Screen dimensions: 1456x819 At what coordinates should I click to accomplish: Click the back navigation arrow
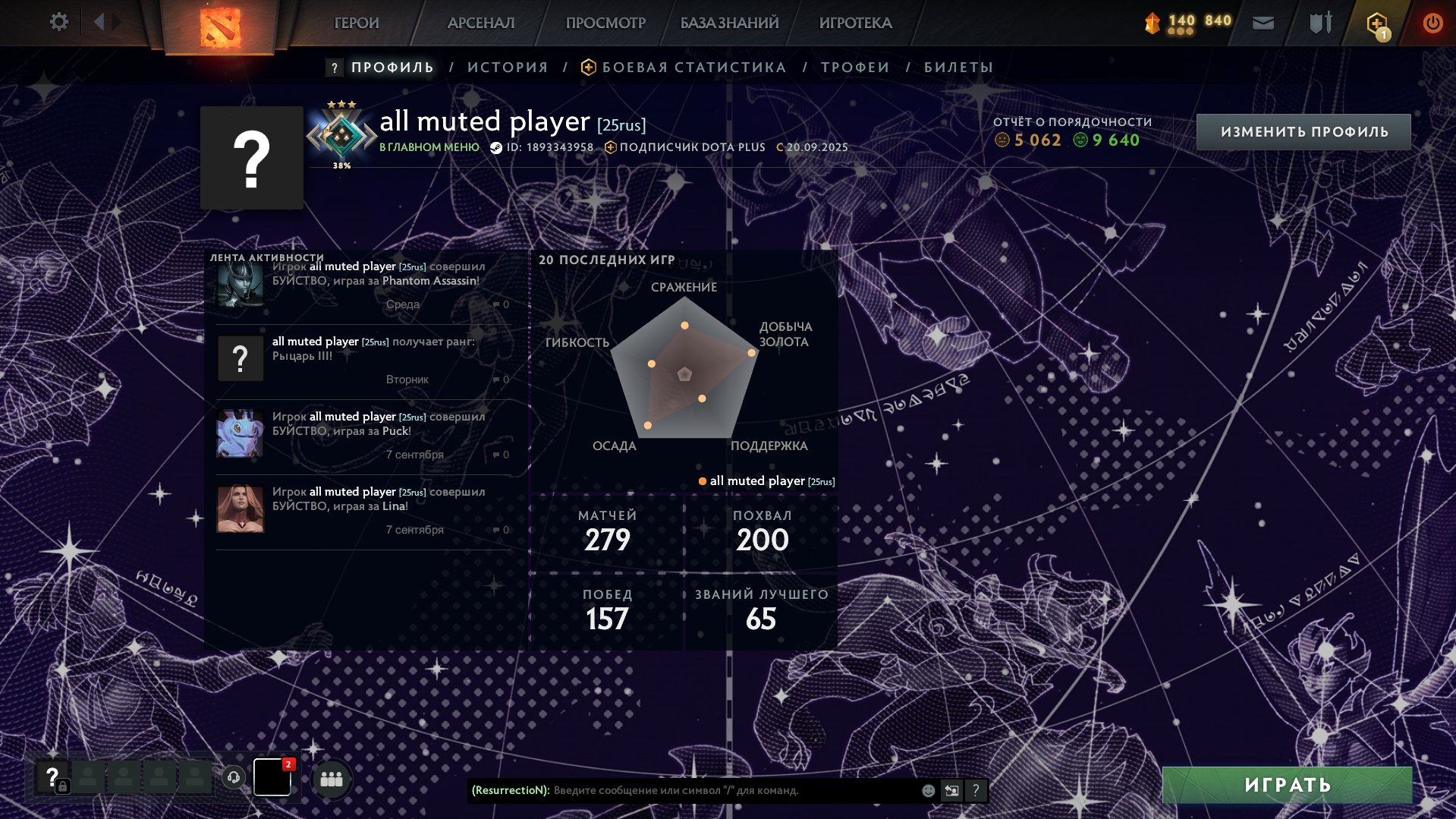pos(99,21)
